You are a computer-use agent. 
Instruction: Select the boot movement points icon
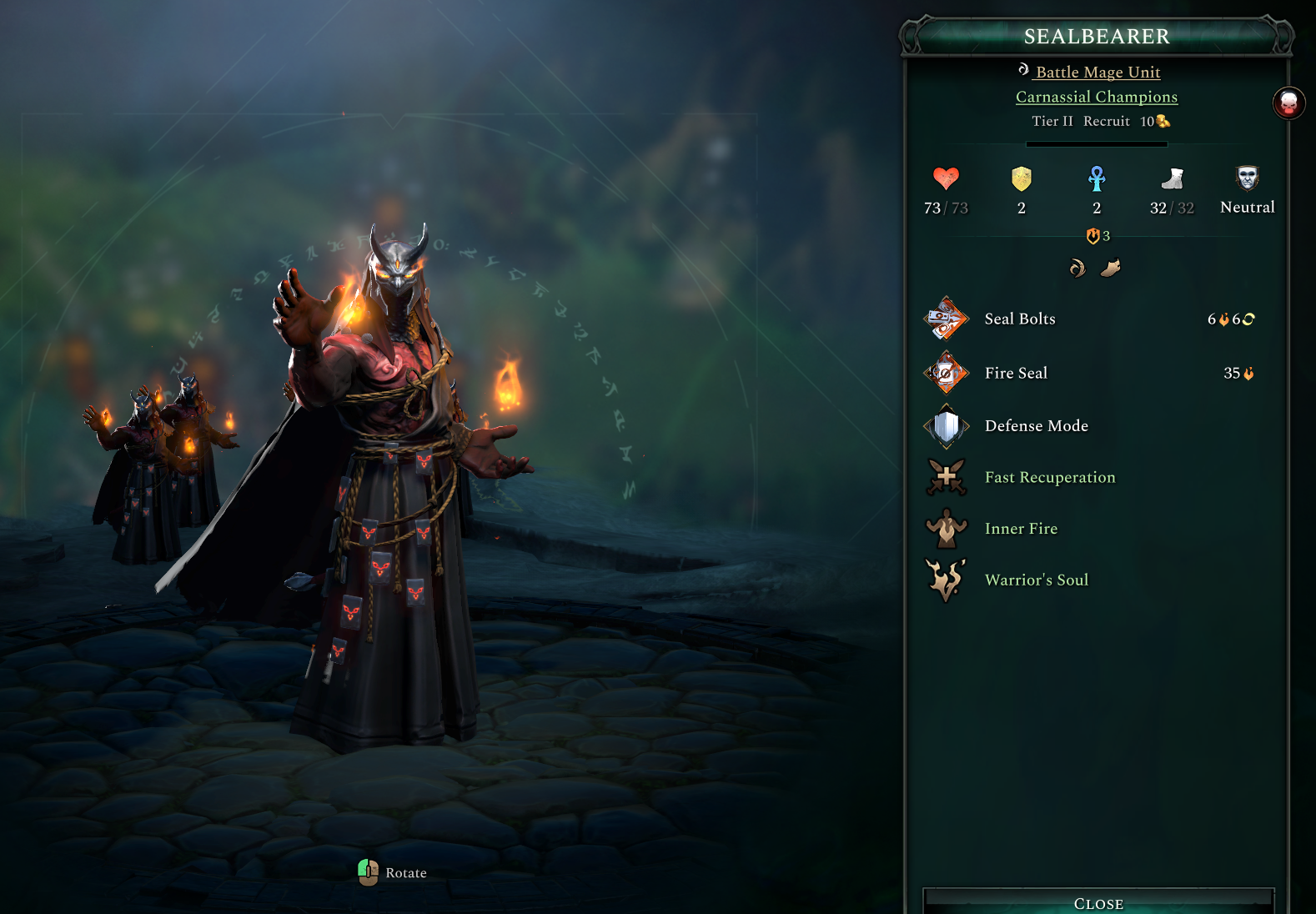(1172, 178)
